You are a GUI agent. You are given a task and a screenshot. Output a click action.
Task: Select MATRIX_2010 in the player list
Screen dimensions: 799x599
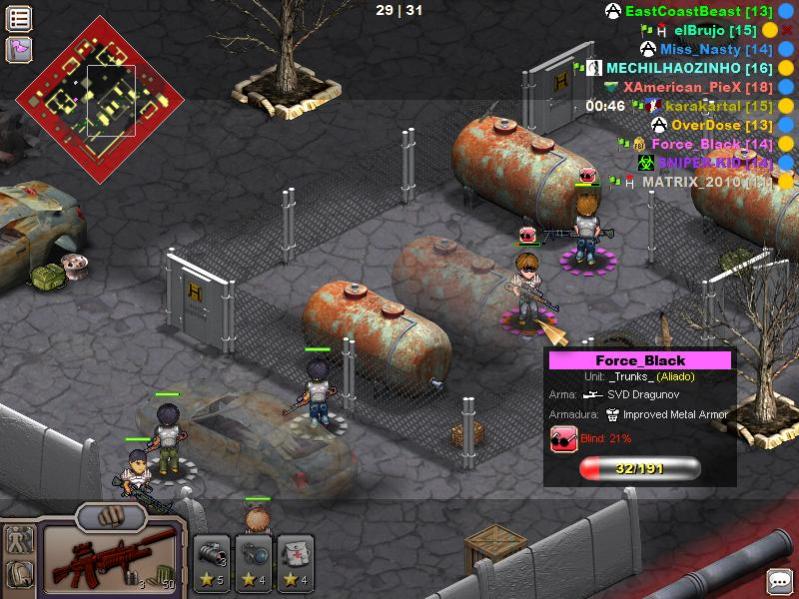[x=706, y=182]
